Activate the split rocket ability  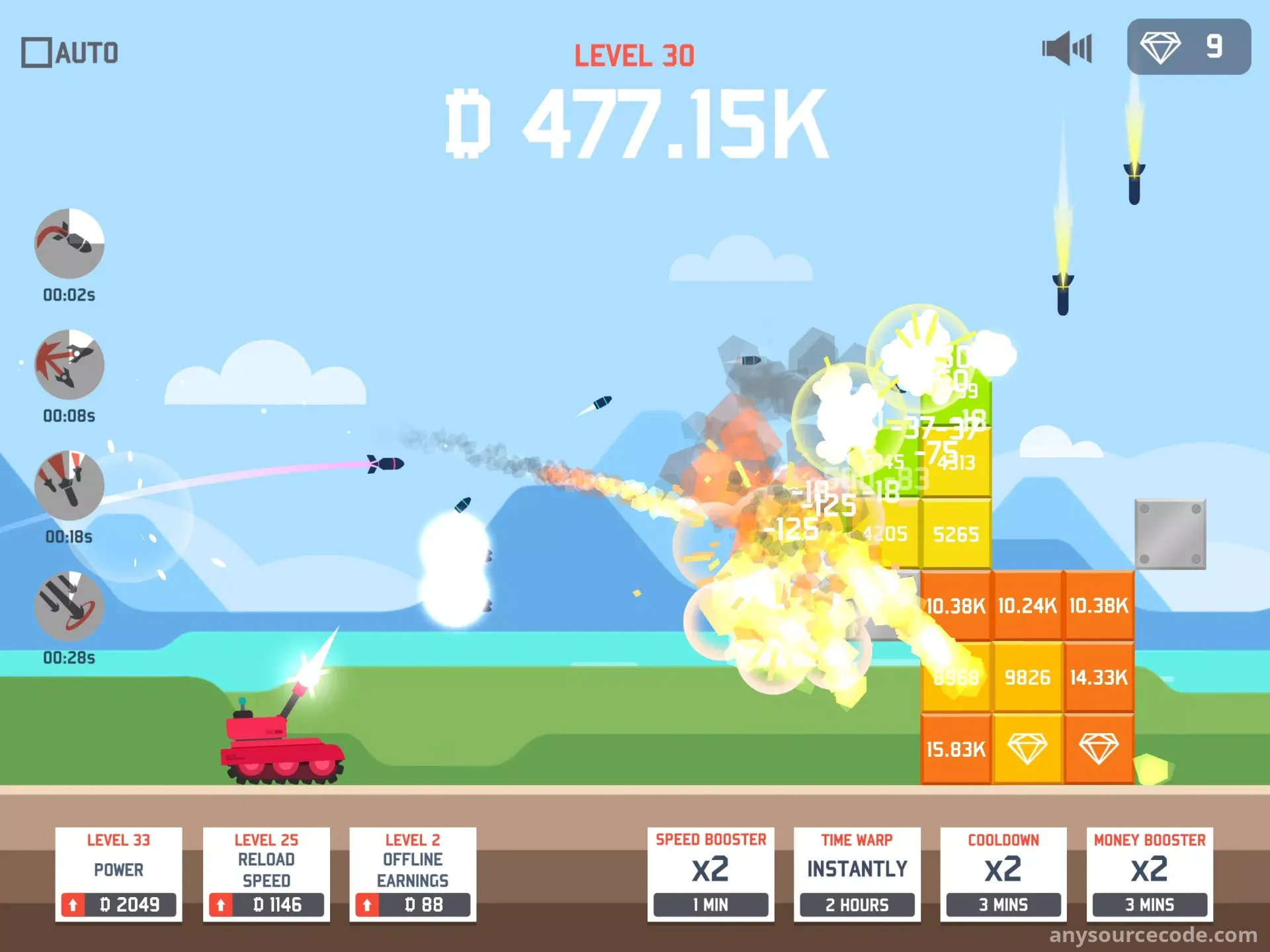[x=69, y=365]
